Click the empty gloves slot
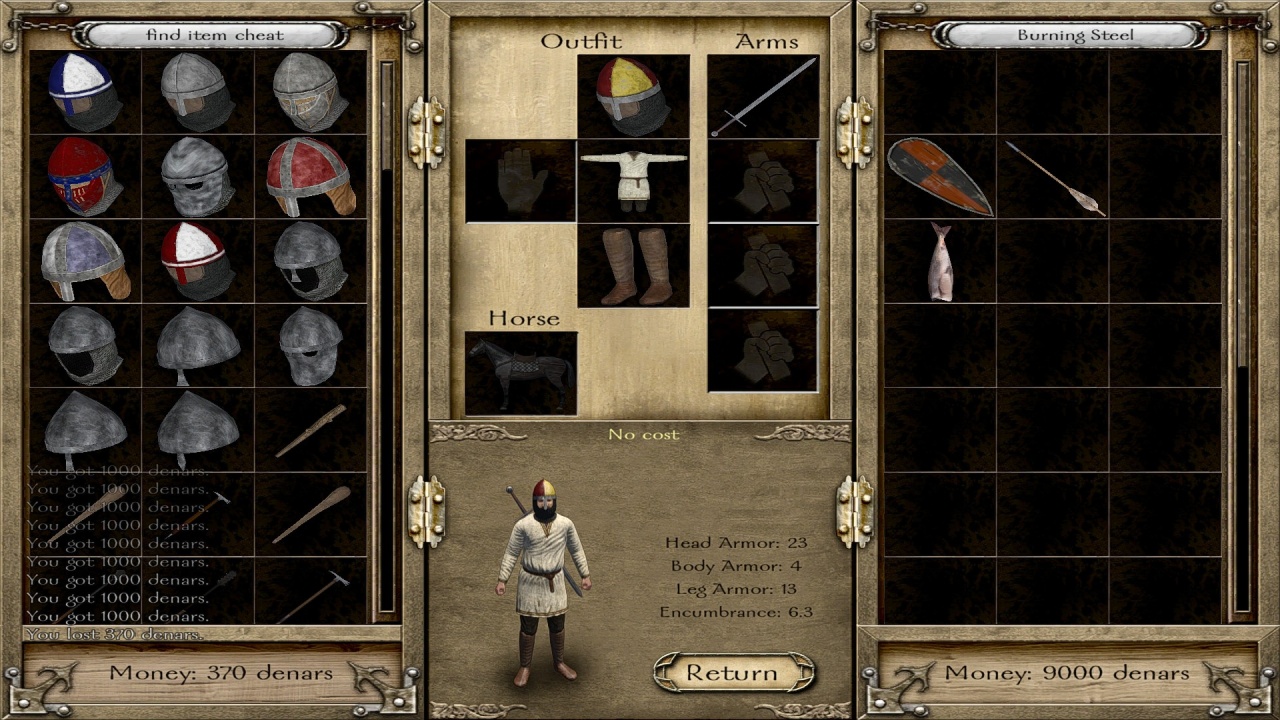1280x720 pixels. click(521, 180)
